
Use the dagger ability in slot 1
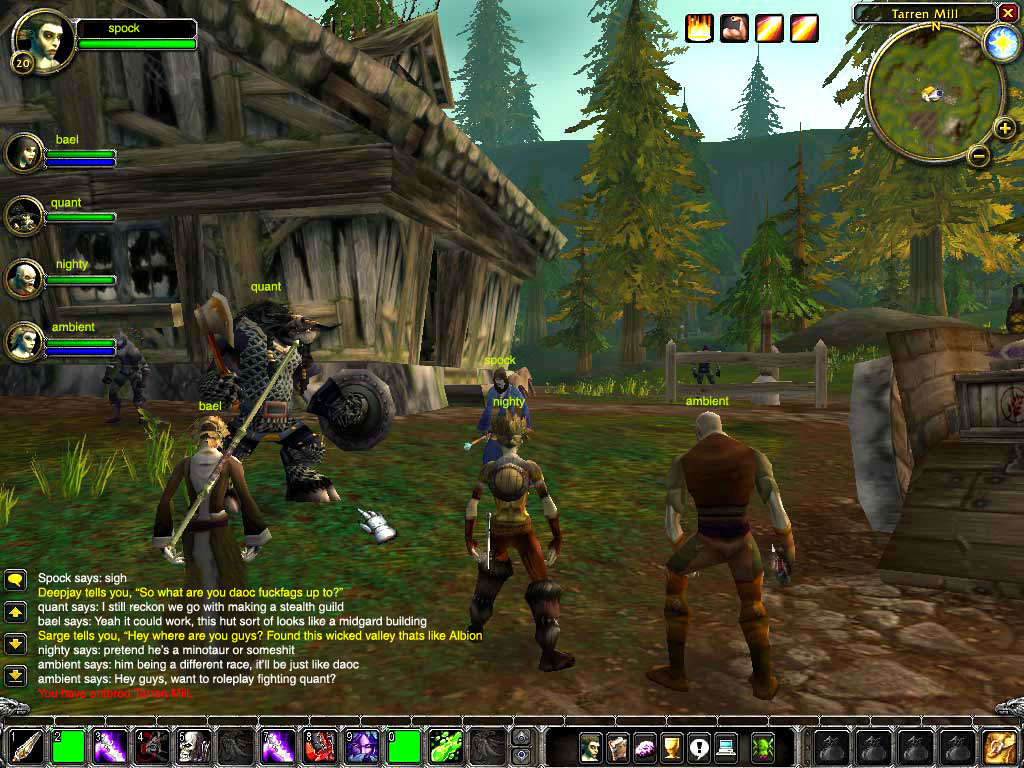[x=26, y=746]
